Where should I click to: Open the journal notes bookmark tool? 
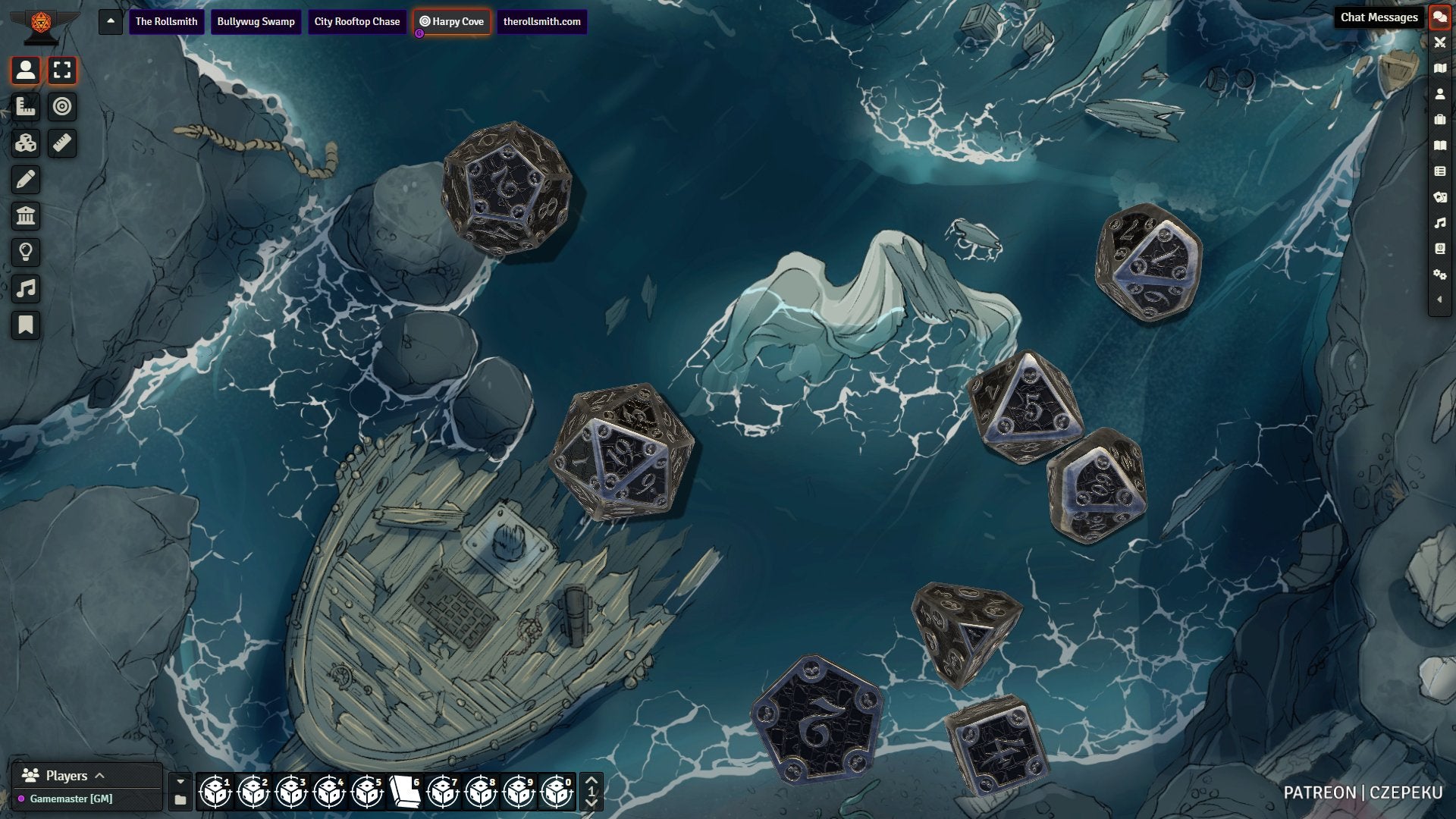[26, 325]
